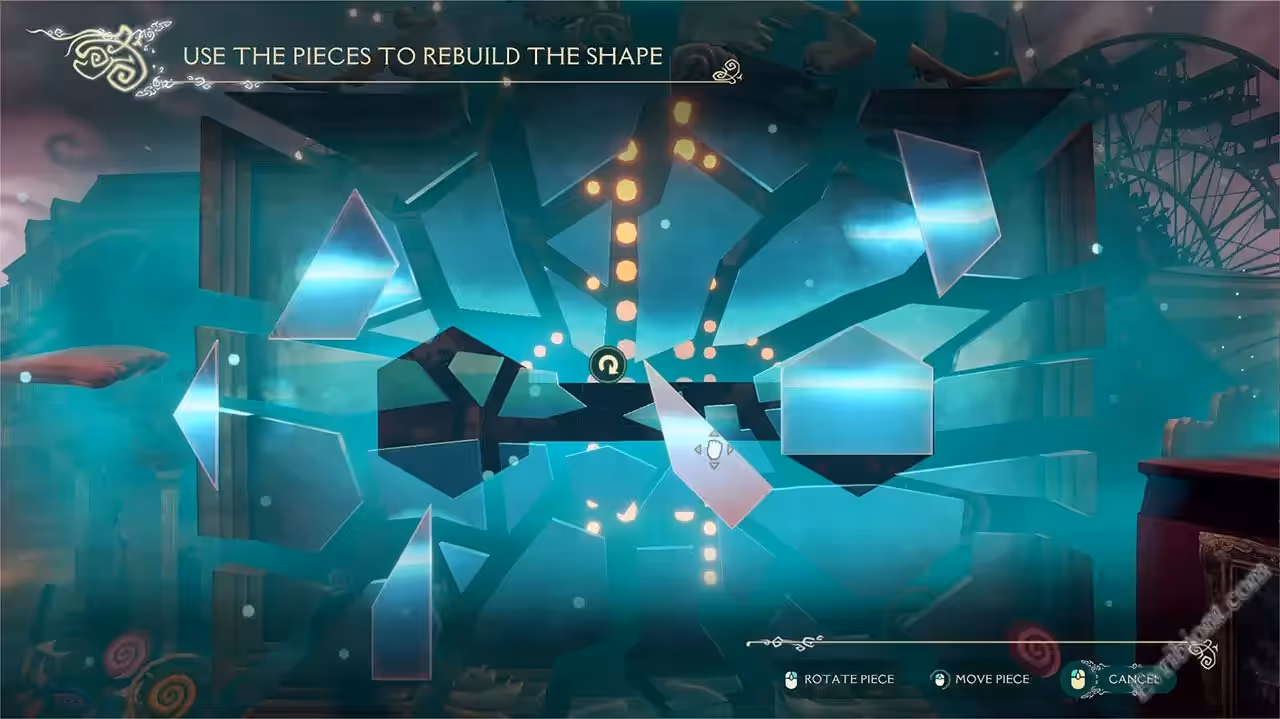Click the circular rotate arrow icon
Image resolution: width=1280 pixels, height=719 pixels.
607,365
